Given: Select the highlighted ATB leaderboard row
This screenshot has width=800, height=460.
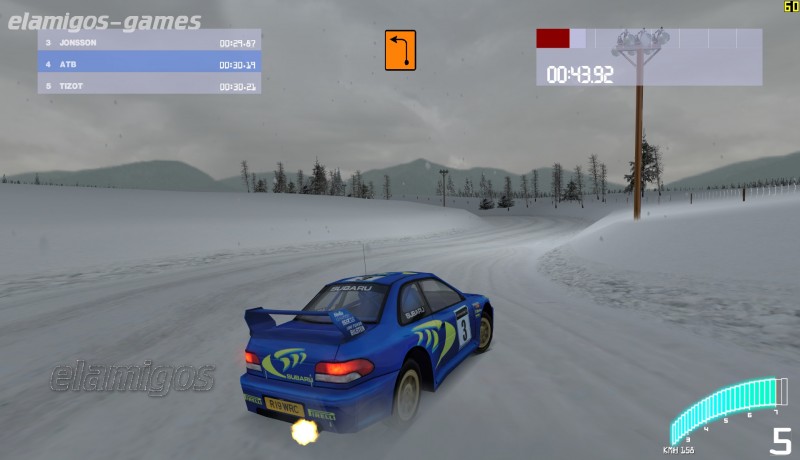Looking at the screenshot, I should pos(149,64).
